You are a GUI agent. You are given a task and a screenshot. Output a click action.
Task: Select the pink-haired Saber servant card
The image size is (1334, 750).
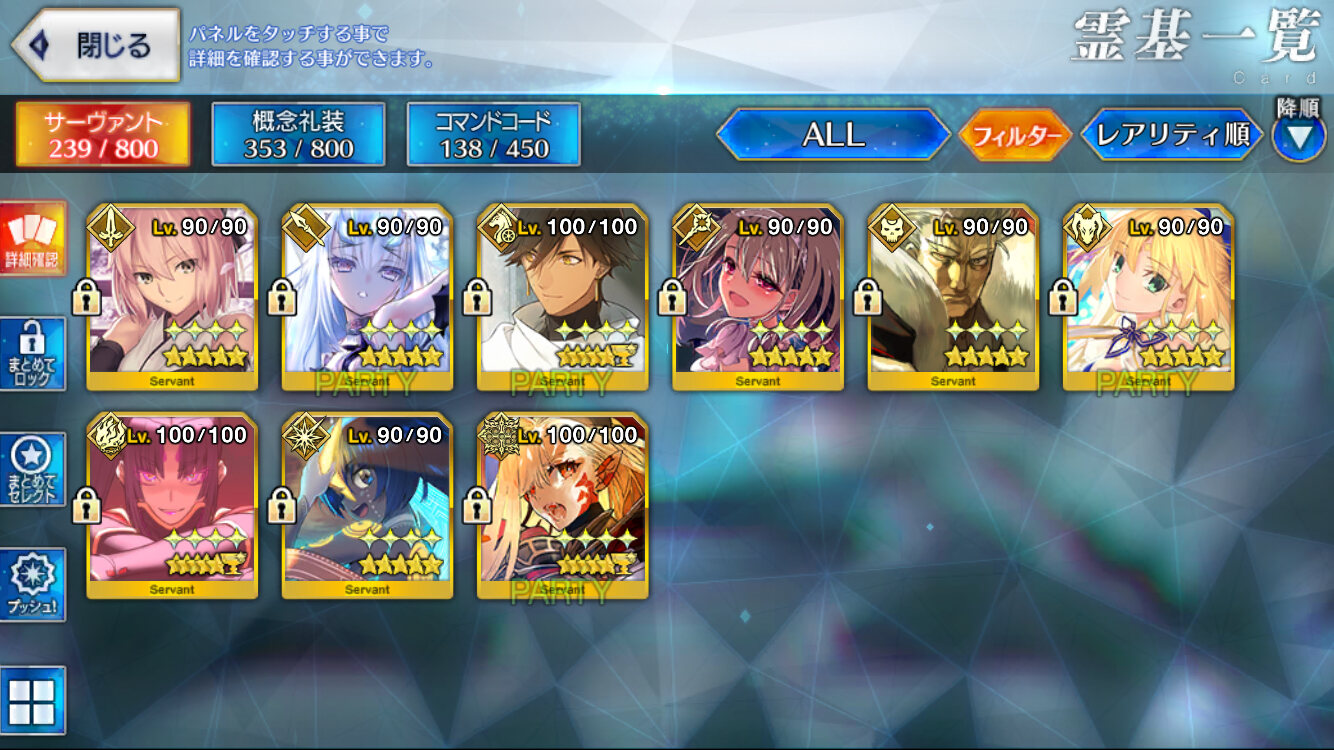pos(172,298)
